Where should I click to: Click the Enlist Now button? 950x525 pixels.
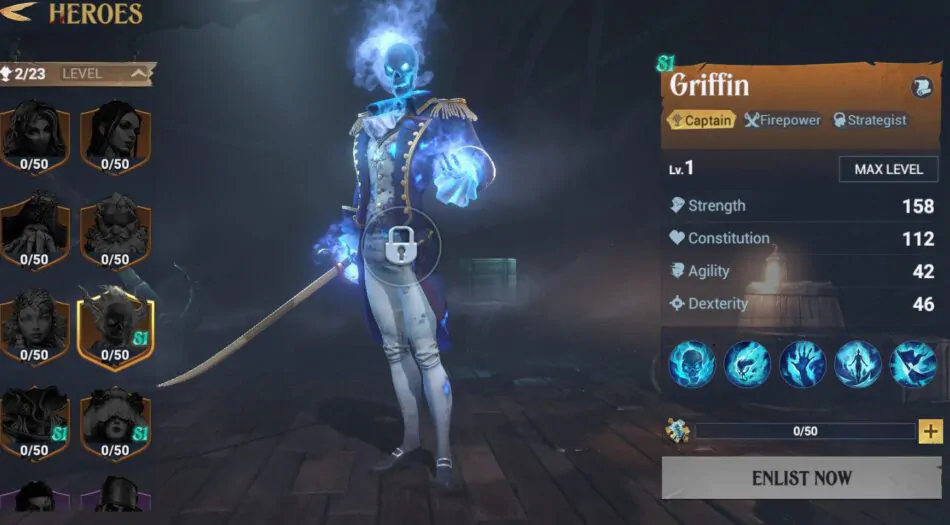[801, 478]
